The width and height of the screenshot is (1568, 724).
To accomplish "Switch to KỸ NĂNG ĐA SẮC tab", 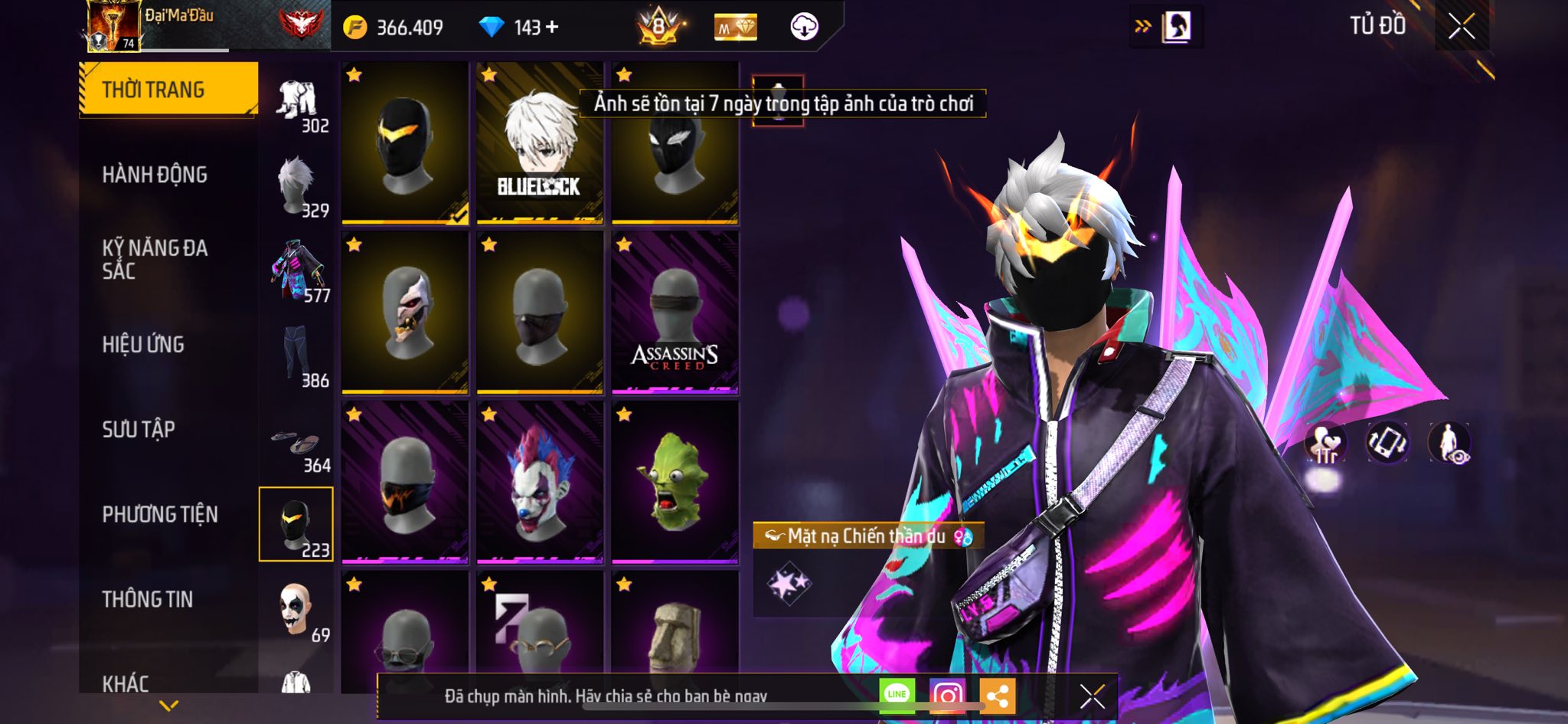I will pyautogui.click(x=155, y=259).
